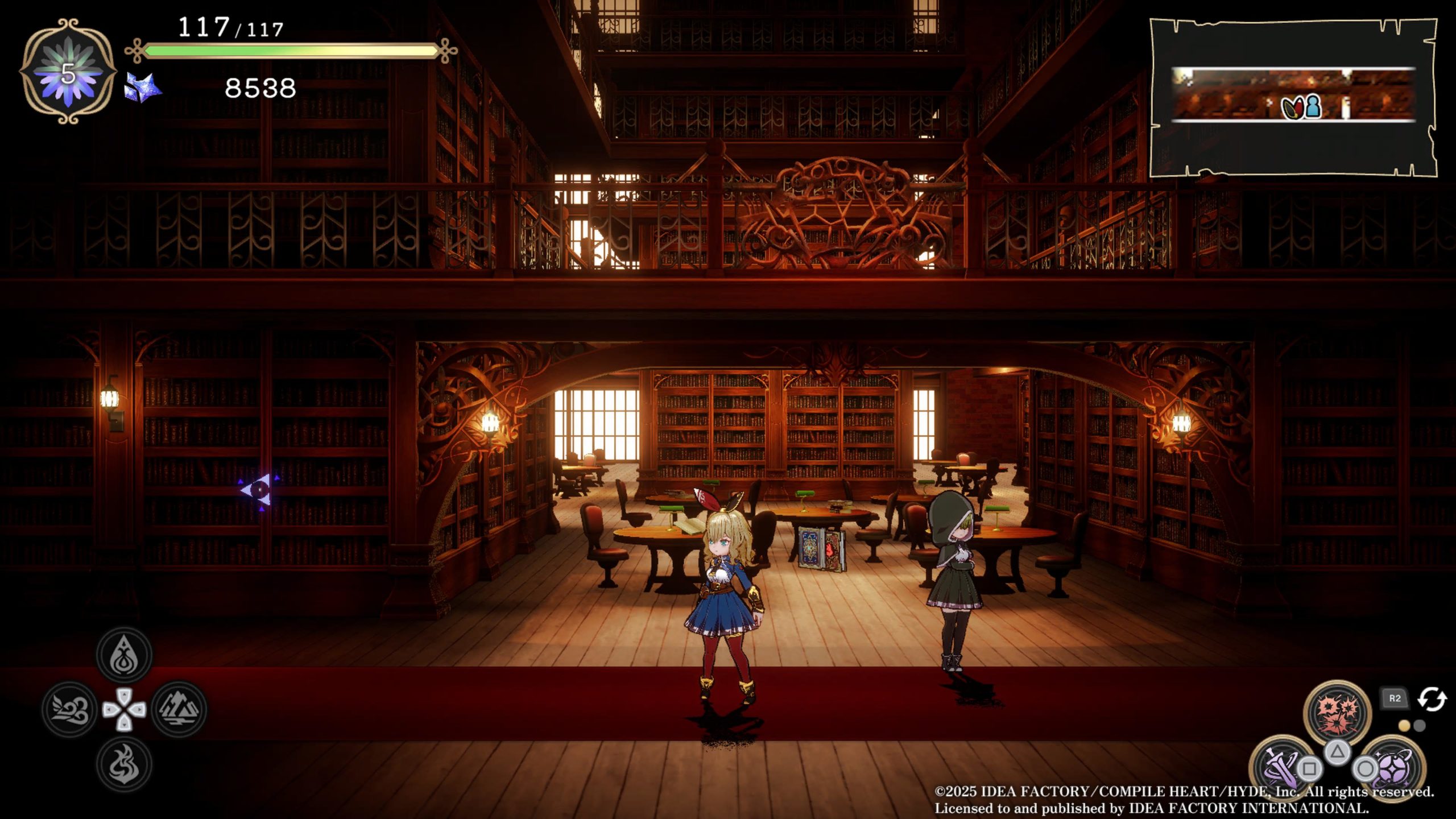Click the flower level emblem showing 5
The height and width of the screenshot is (819, 1456).
(x=68, y=72)
